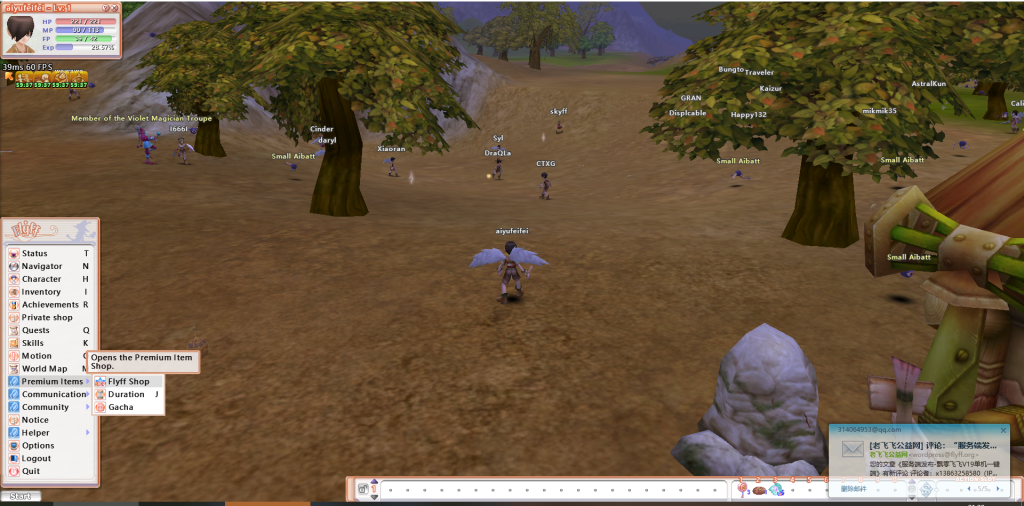This screenshot has width=1024, height=506.
Task: Choose Duration from Premium Items submenu
Action: pos(126,395)
